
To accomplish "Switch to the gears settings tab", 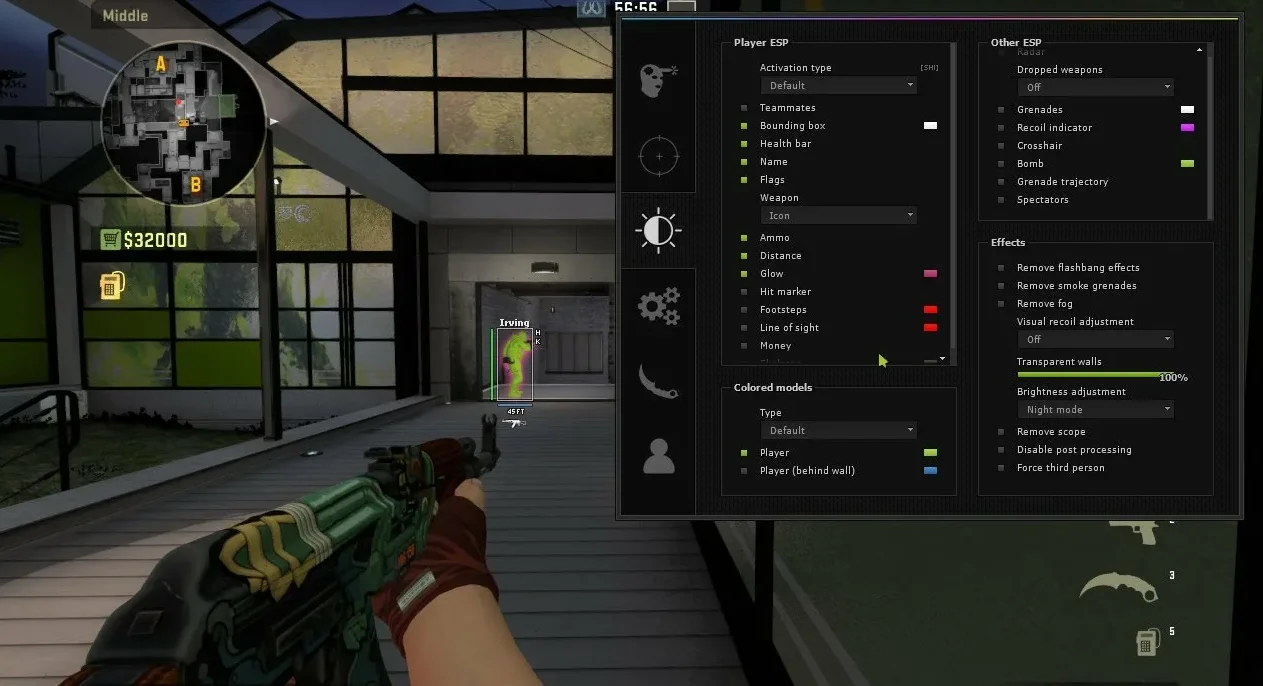I will (x=658, y=306).
